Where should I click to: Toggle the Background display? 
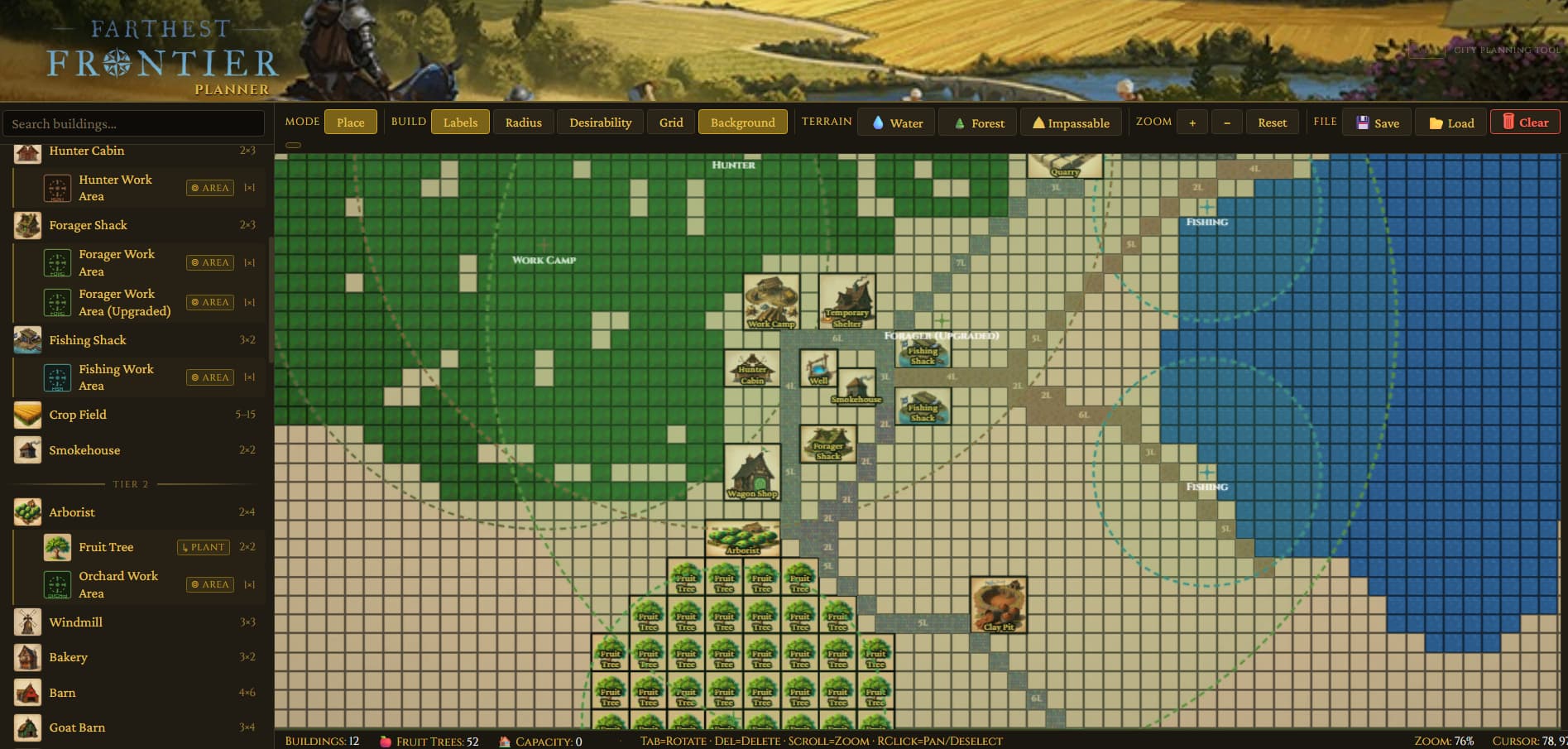click(x=742, y=122)
